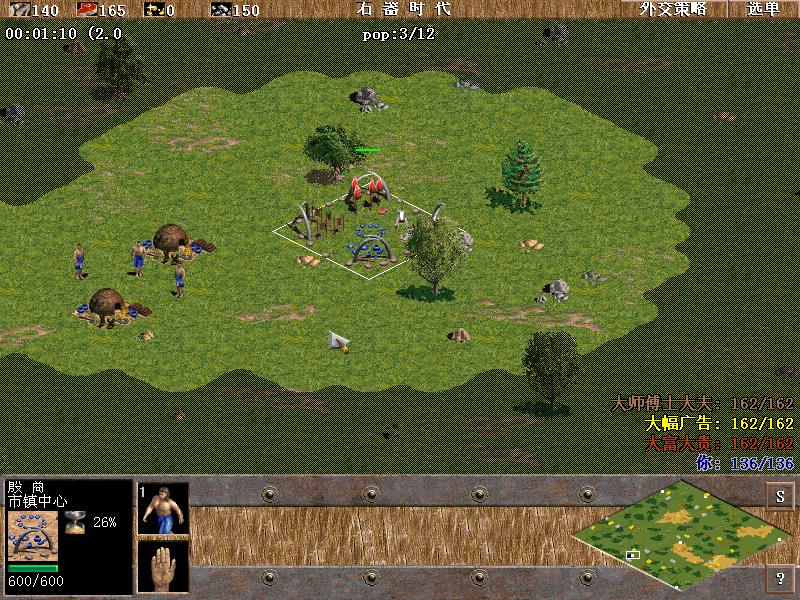Queue a villager from the town center
This screenshot has width=800, height=600.
click(164, 509)
